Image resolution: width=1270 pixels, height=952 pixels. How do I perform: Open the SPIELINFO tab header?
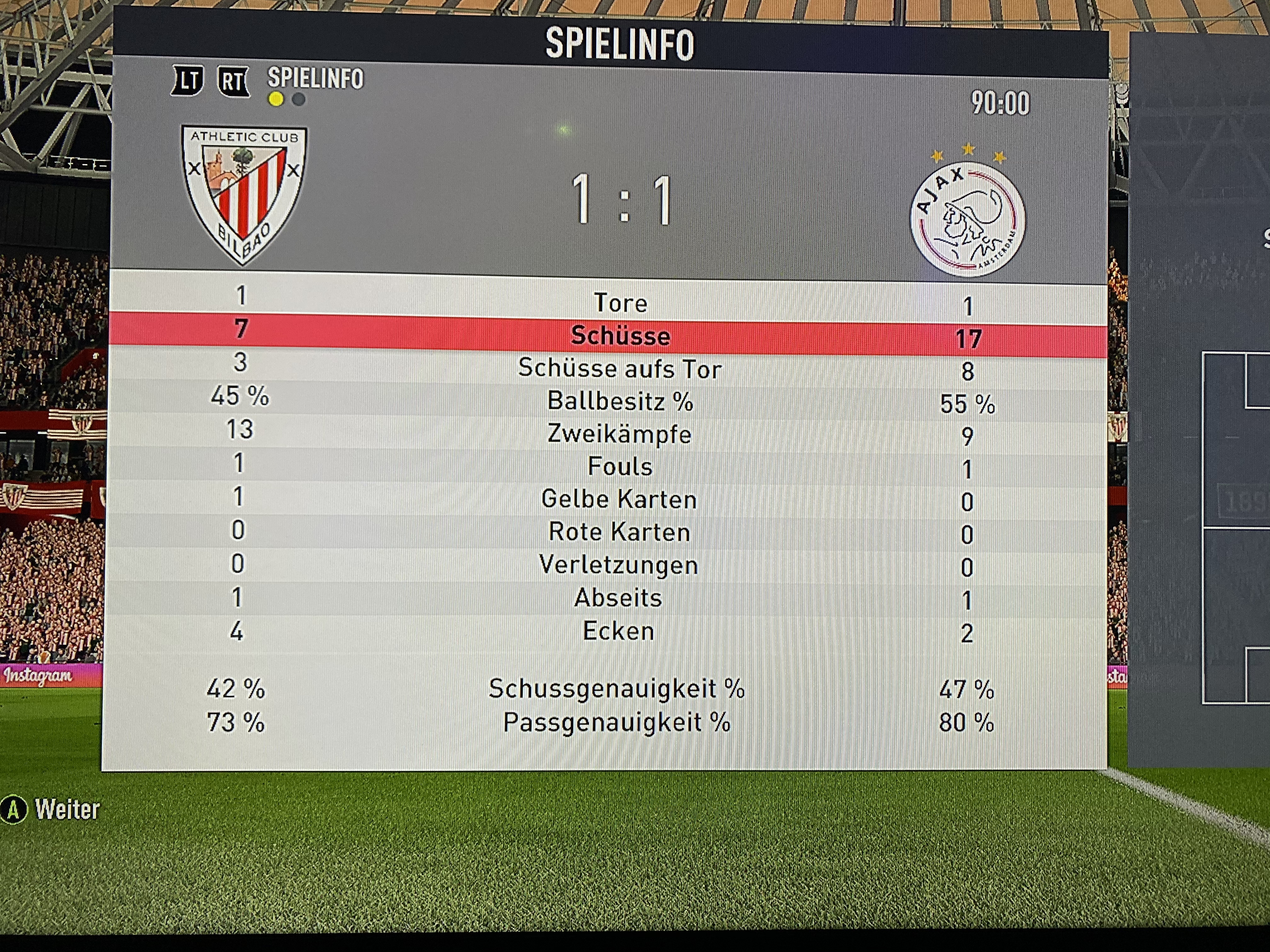tap(315, 79)
